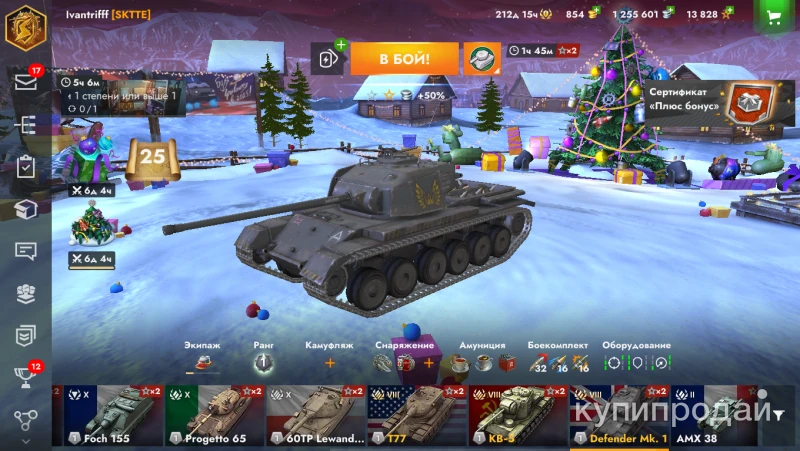The width and height of the screenshot is (800, 451).
Task: Open the trophy icon with 12 notifications
Action: click(26, 377)
